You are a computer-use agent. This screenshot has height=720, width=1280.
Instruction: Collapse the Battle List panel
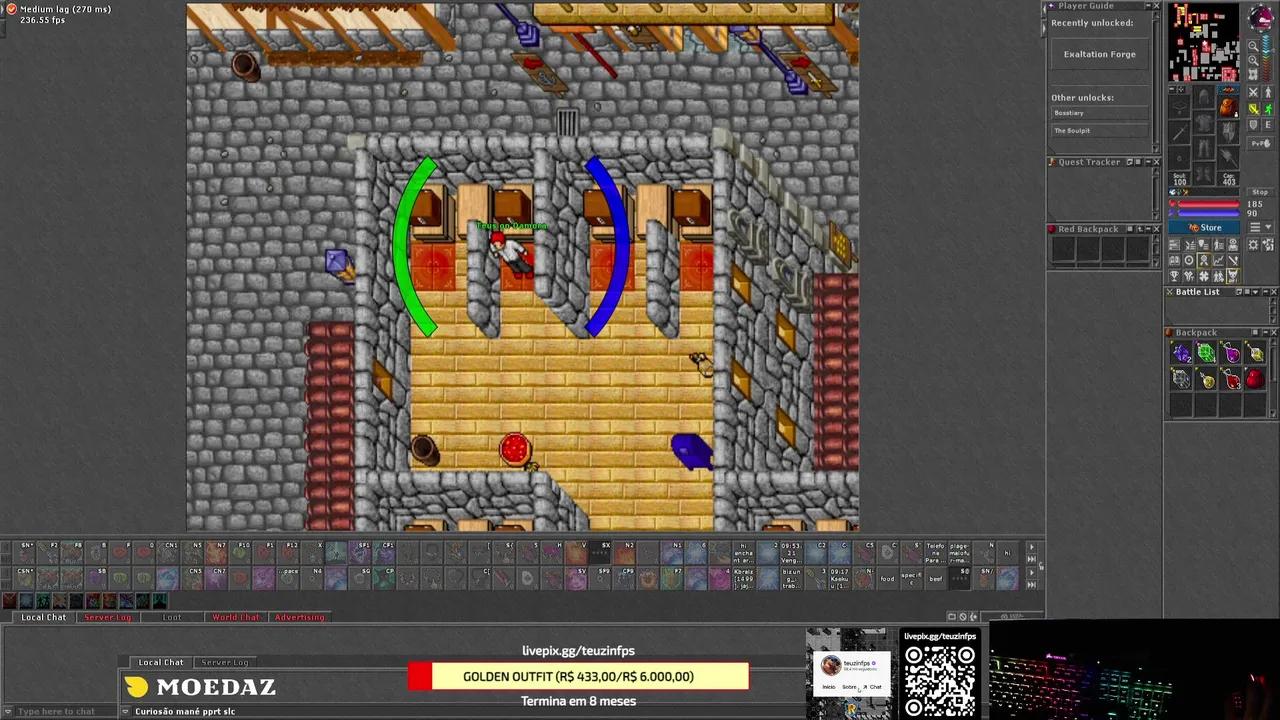1265,292
